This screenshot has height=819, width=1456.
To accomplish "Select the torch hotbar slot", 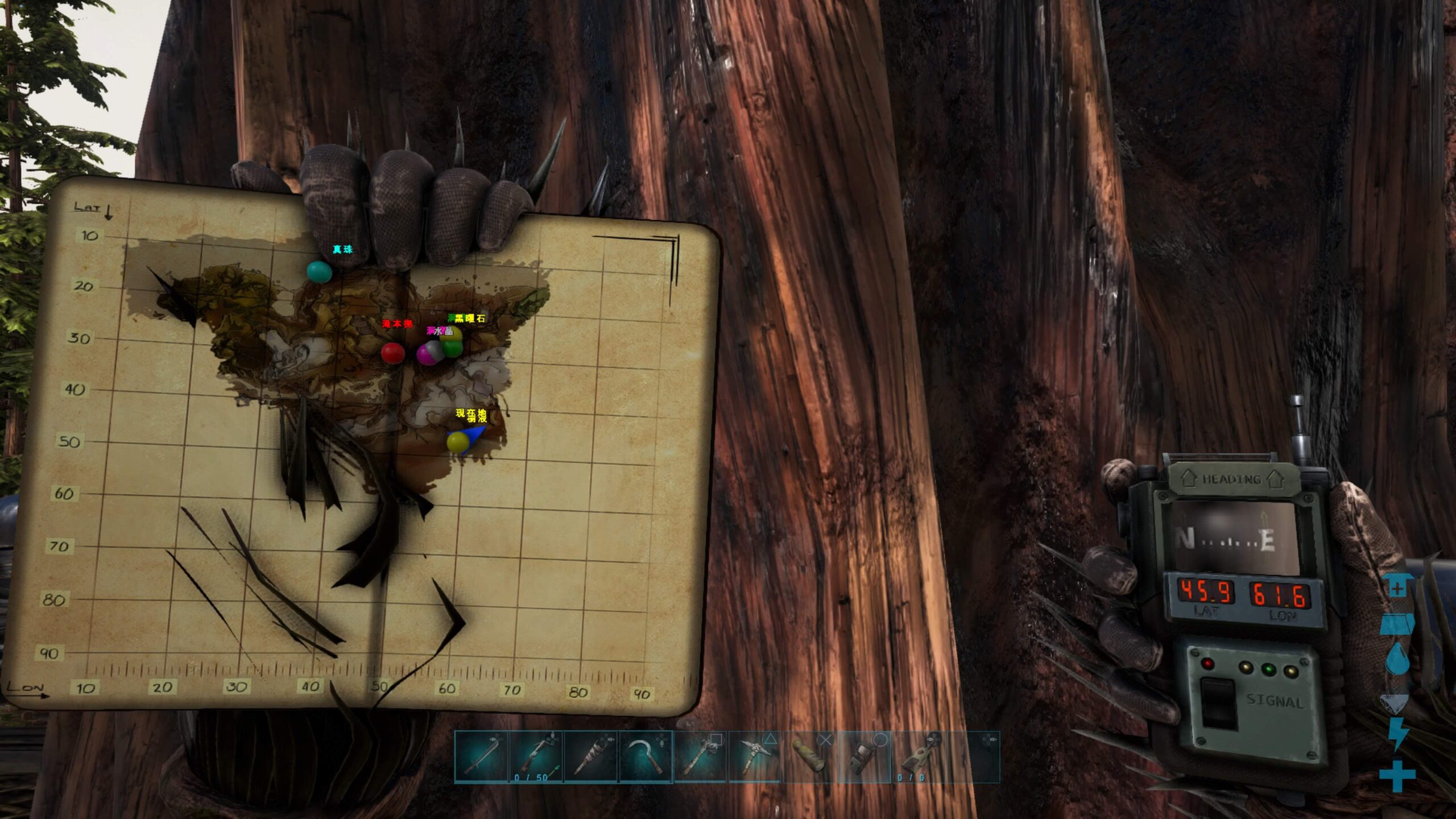I will pyautogui.click(x=590, y=757).
